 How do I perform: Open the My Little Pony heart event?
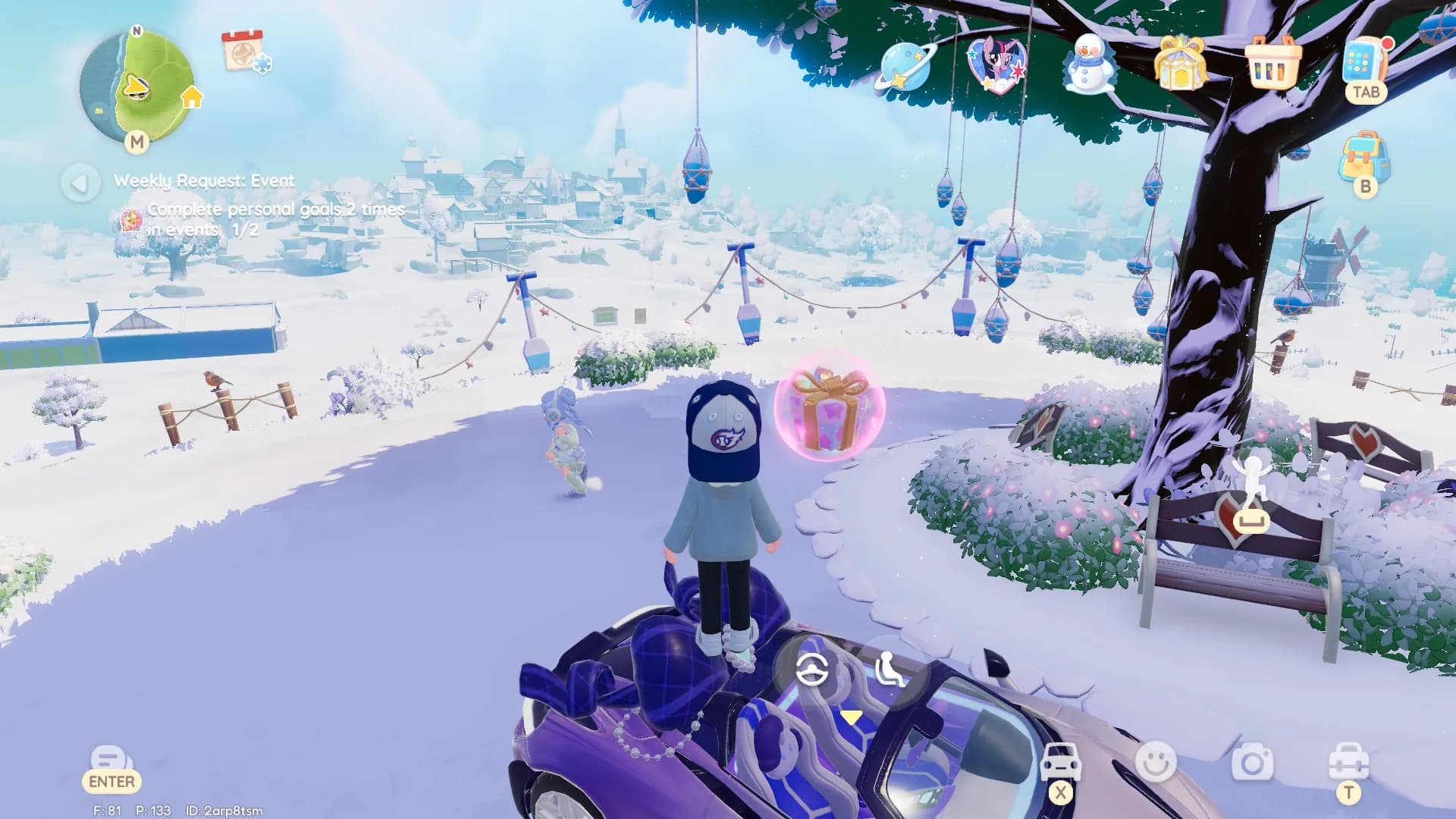point(996,64)
